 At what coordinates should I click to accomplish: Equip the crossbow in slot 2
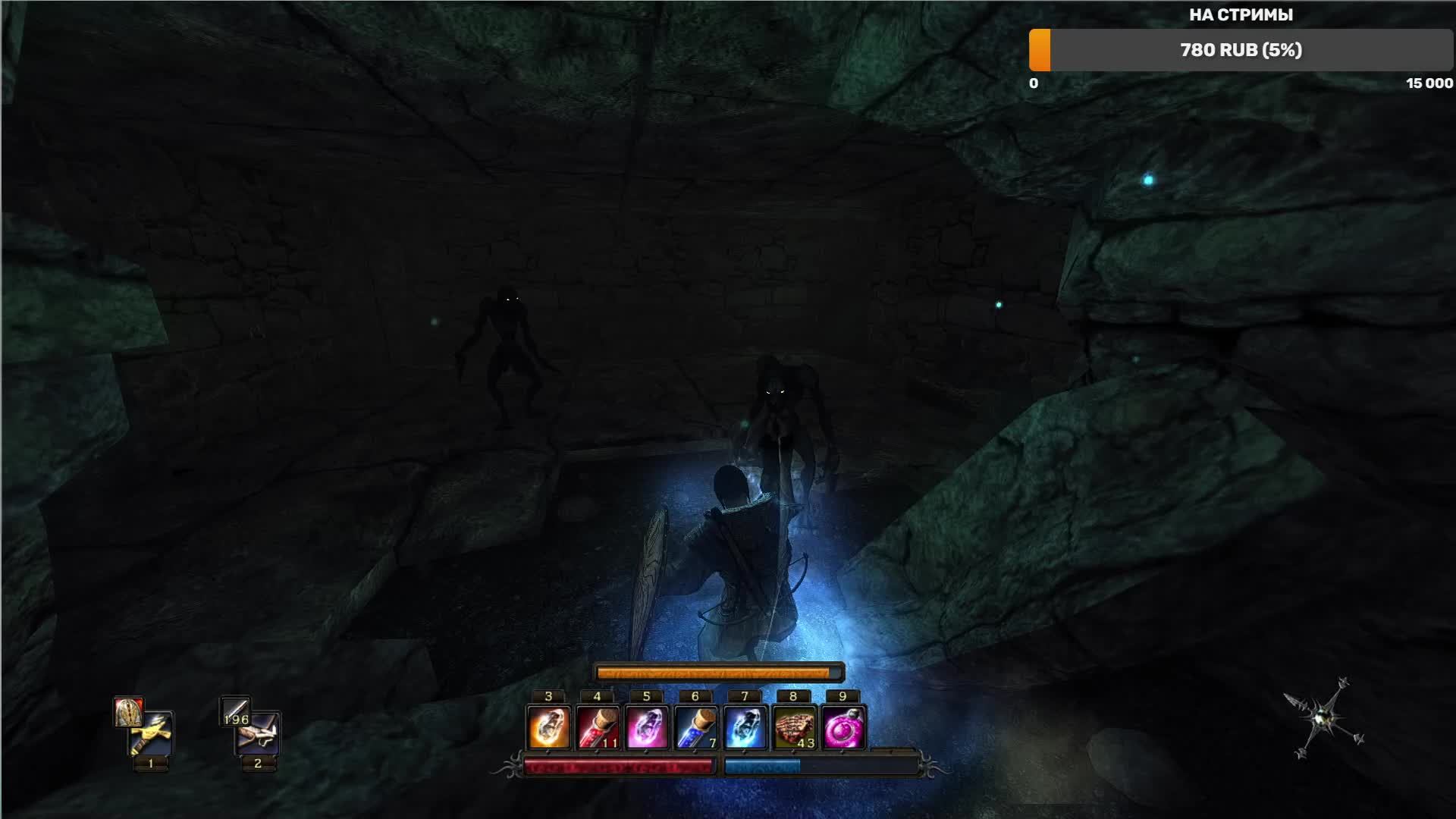coord(259,735)
